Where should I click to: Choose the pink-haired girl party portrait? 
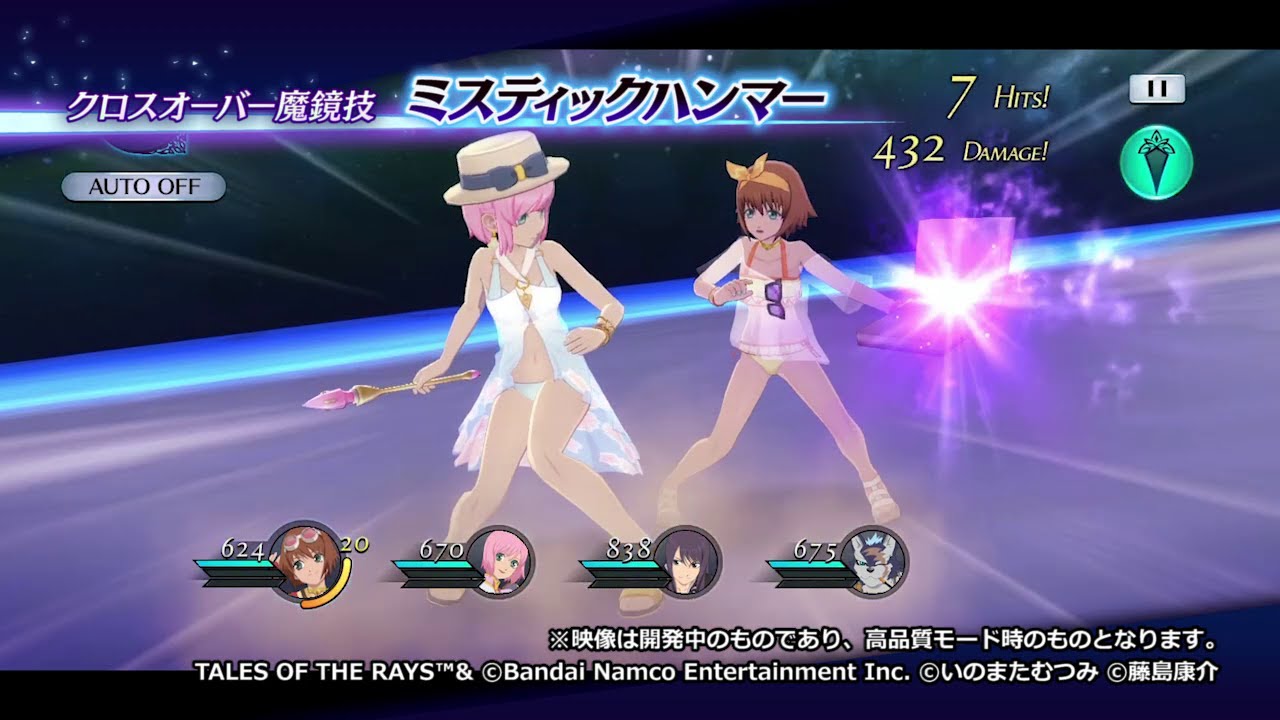click(x=500, y=562)
